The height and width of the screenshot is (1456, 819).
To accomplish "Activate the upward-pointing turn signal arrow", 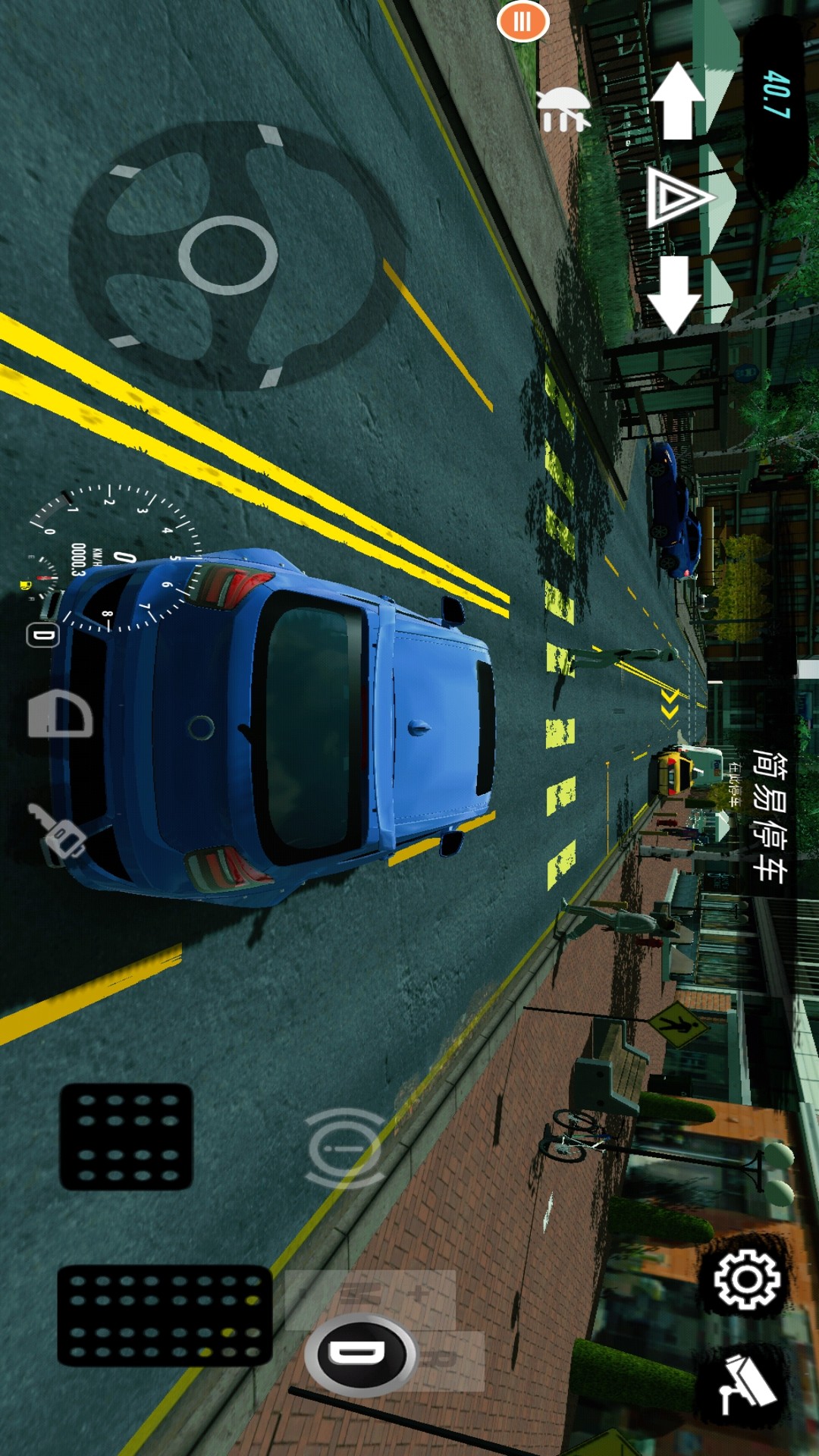I will (677, 101).
